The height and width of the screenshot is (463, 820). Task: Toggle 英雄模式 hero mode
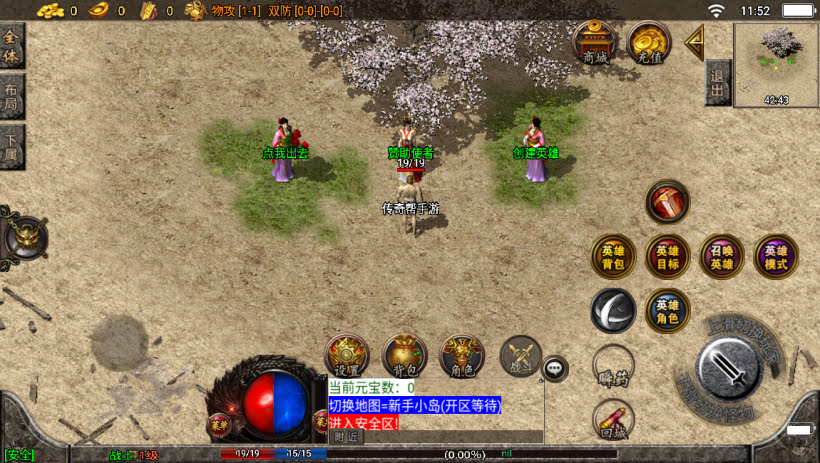click(x=775, y=256)
